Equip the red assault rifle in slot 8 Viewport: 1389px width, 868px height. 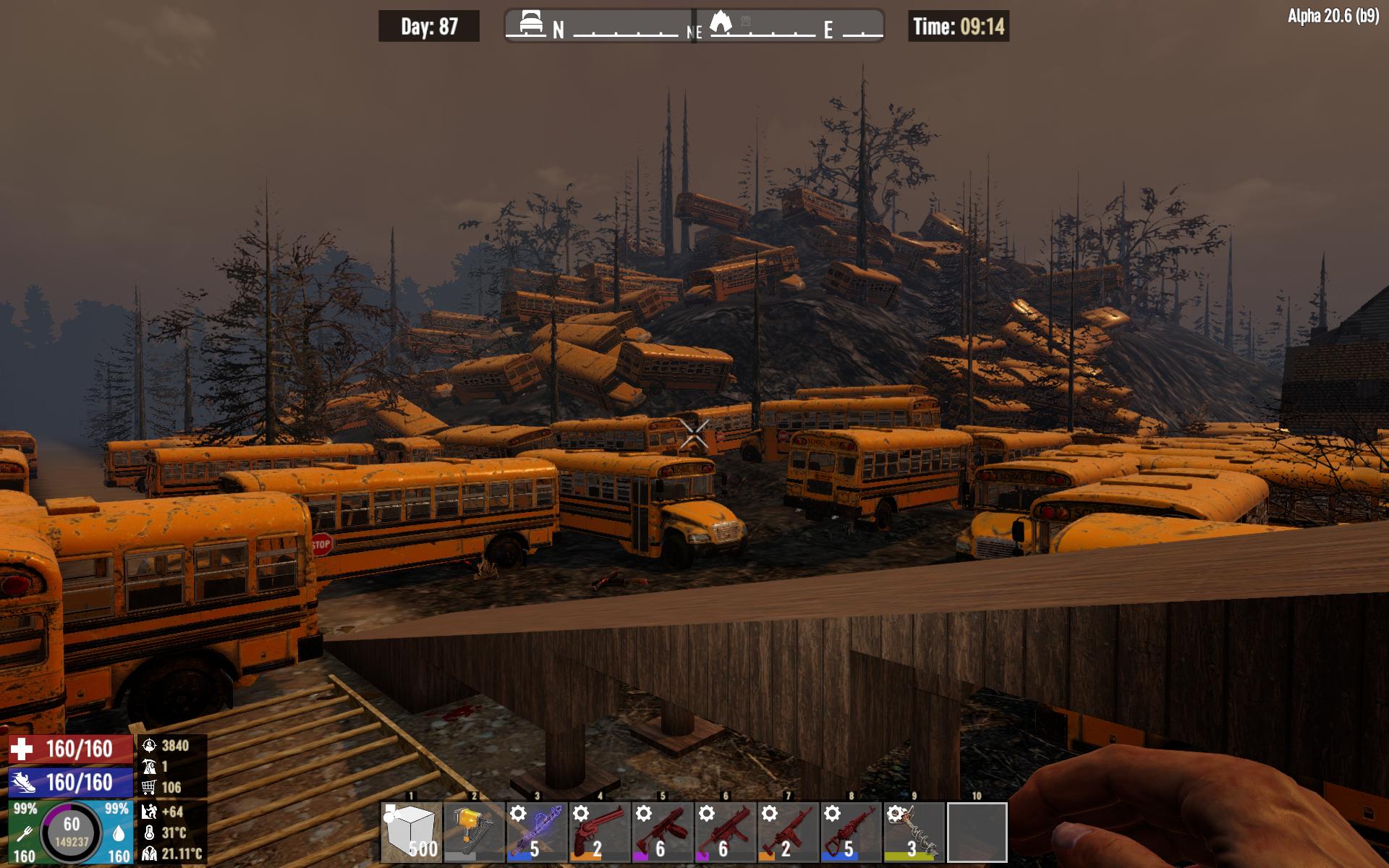(851, 832)
